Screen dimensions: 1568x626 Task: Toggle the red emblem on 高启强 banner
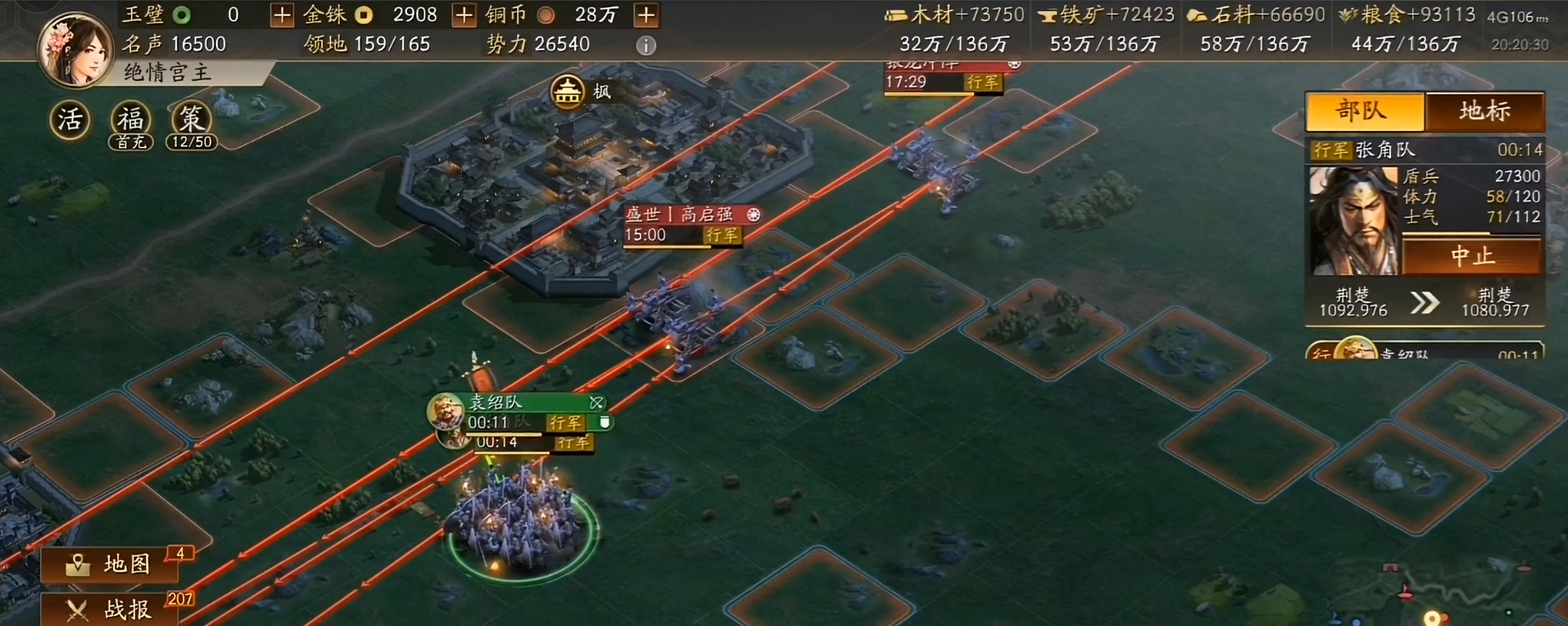point(753,215)
